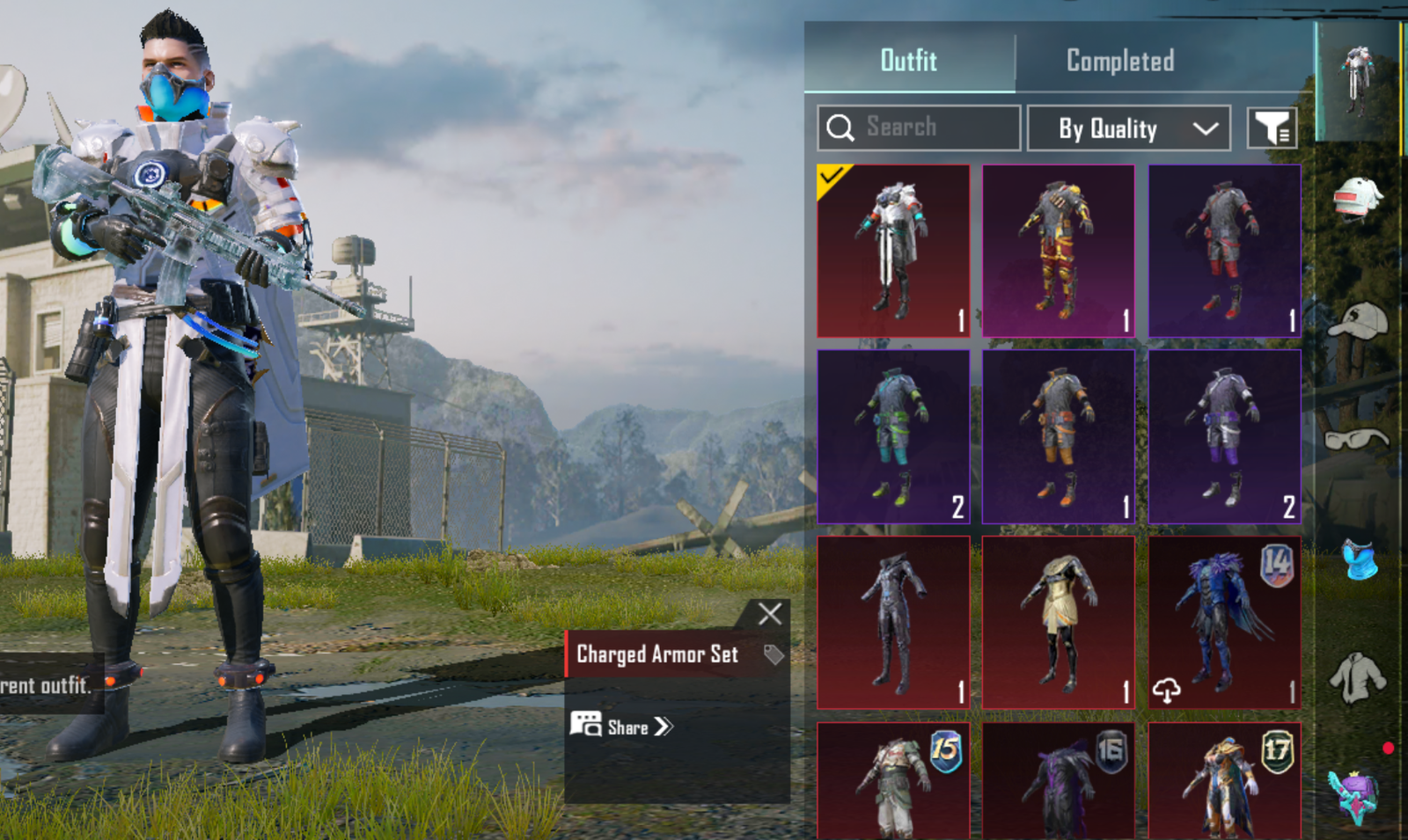Close the Charged Armor Set popup
Viewport: 1408px width, 840px height.
click(x=770, y=614)
